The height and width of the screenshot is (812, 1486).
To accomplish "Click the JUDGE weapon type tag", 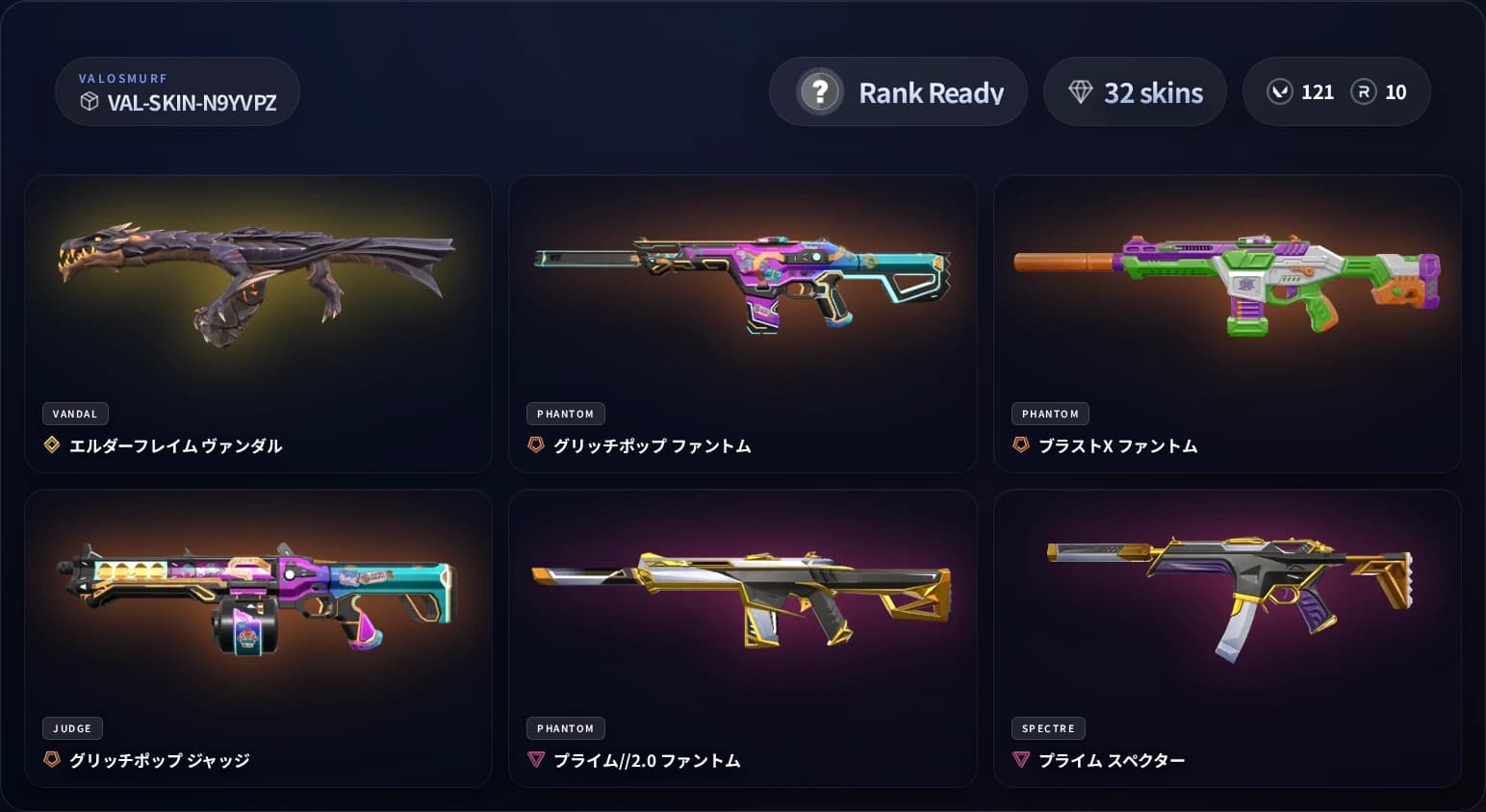I will click(72, 728).
